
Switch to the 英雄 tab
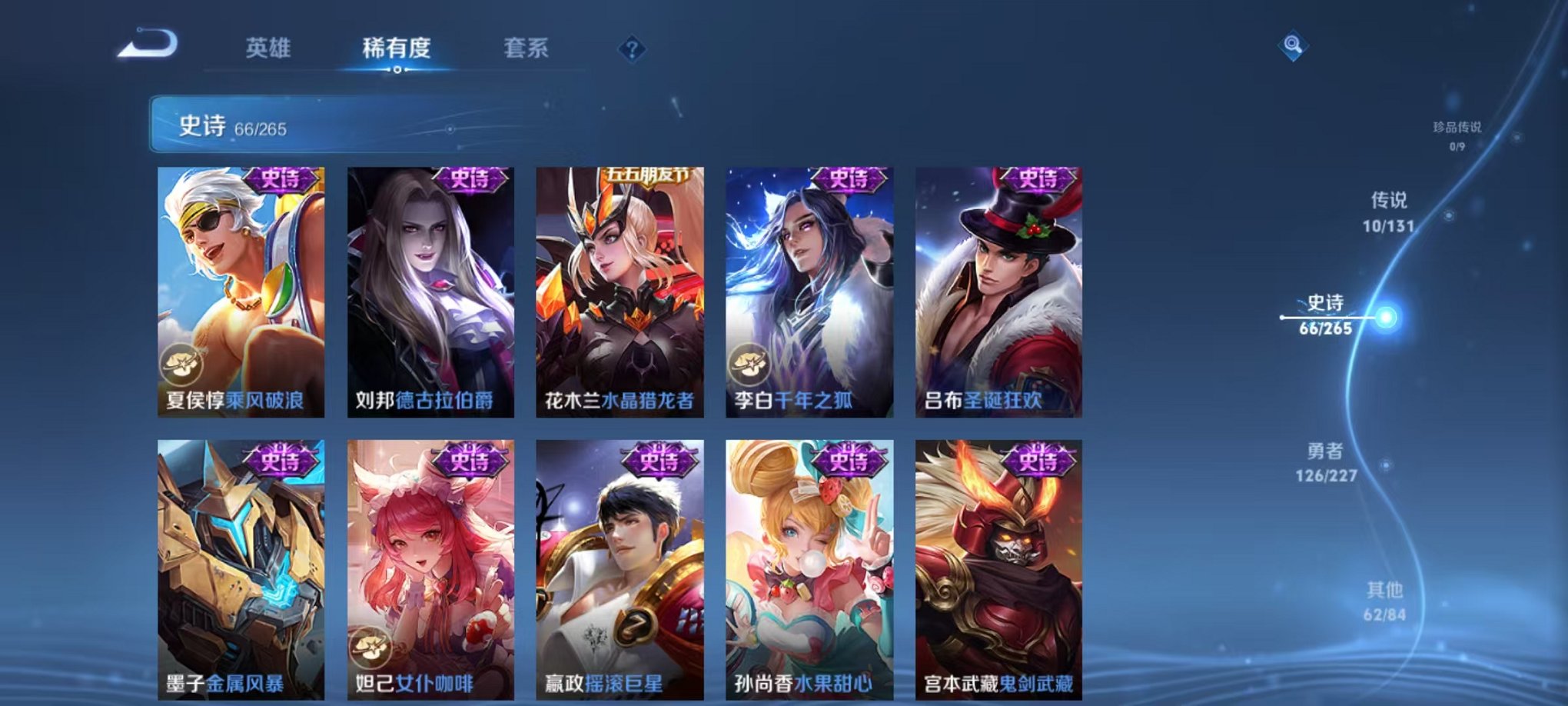coord(267,48)
